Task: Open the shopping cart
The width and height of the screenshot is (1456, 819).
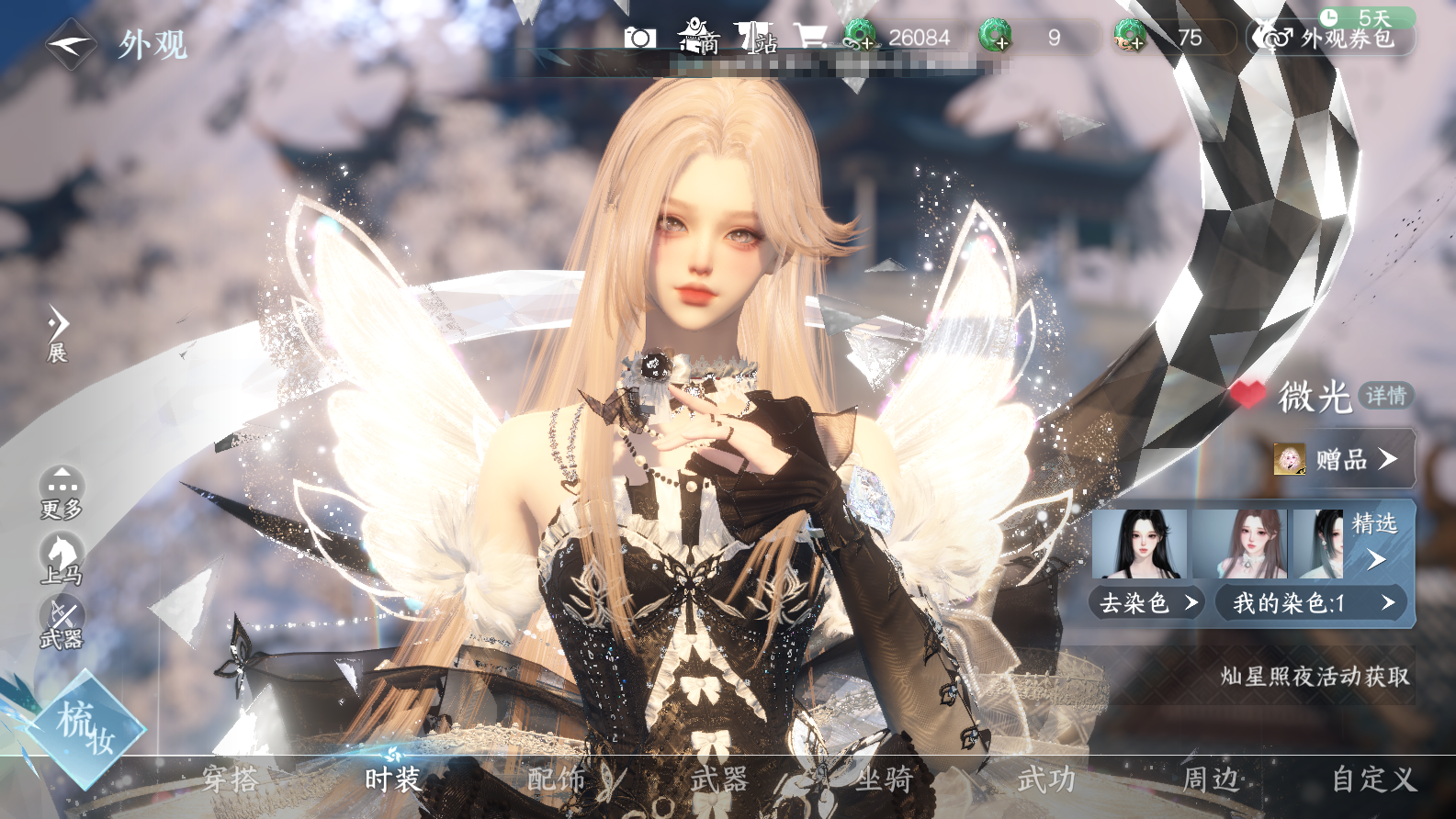Action: [x=810, y=38]
